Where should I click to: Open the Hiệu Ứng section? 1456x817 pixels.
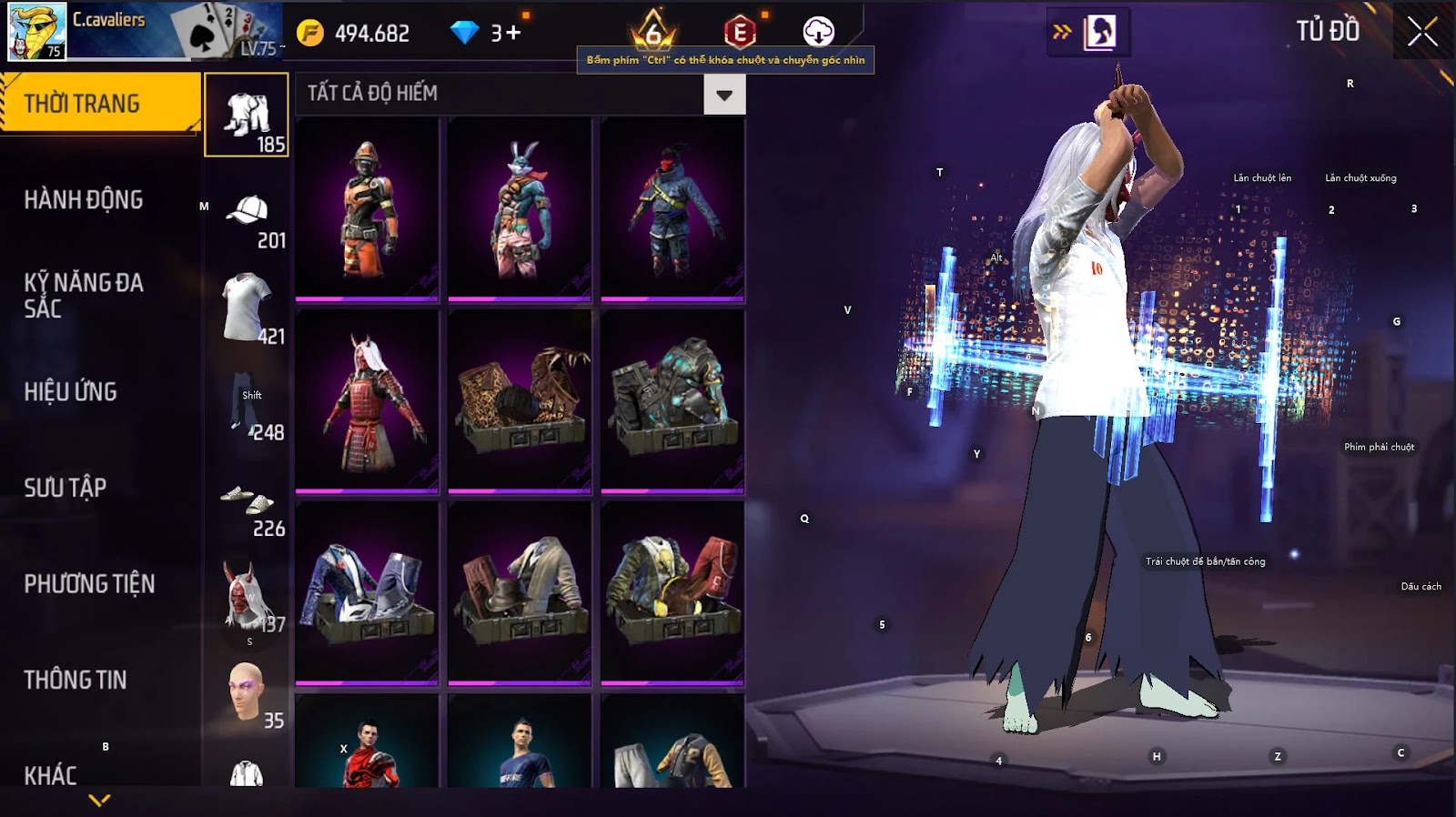(x=71, y=392)
